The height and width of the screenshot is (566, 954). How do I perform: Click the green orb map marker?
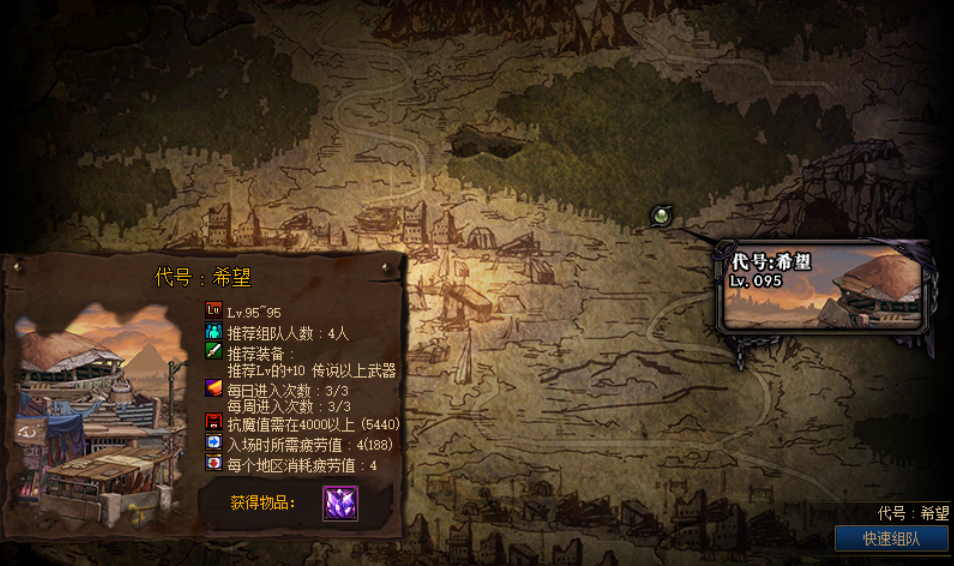click(660, 215)
